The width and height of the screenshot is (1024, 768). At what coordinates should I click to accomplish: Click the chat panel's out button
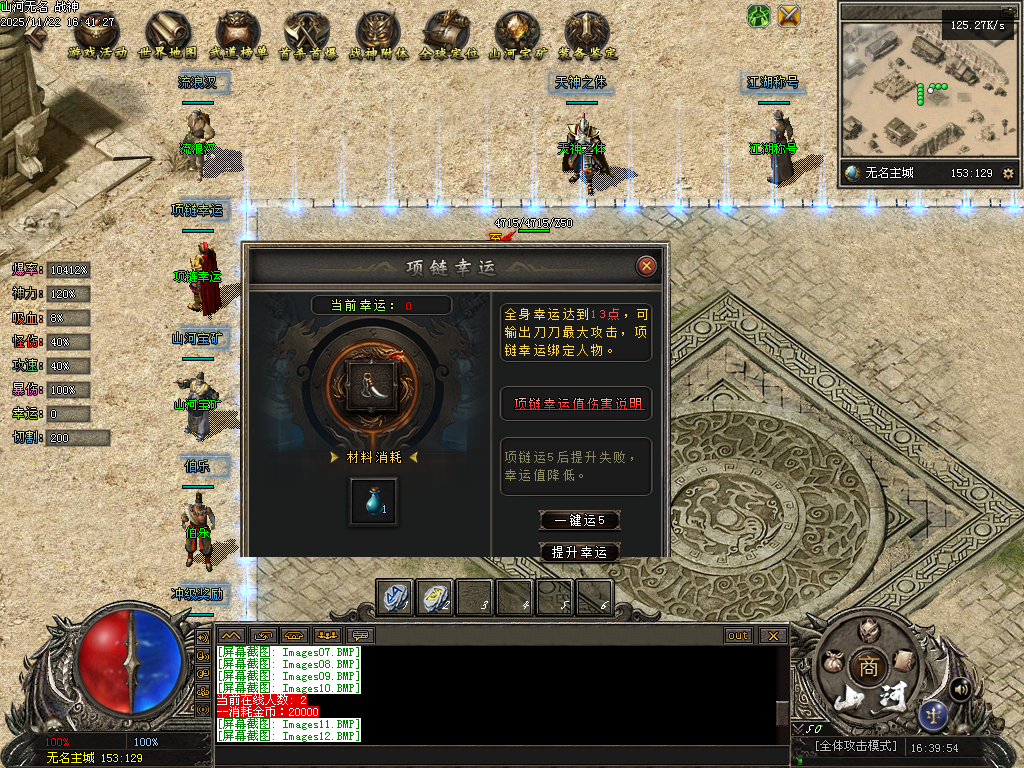(x=738, y=635)
